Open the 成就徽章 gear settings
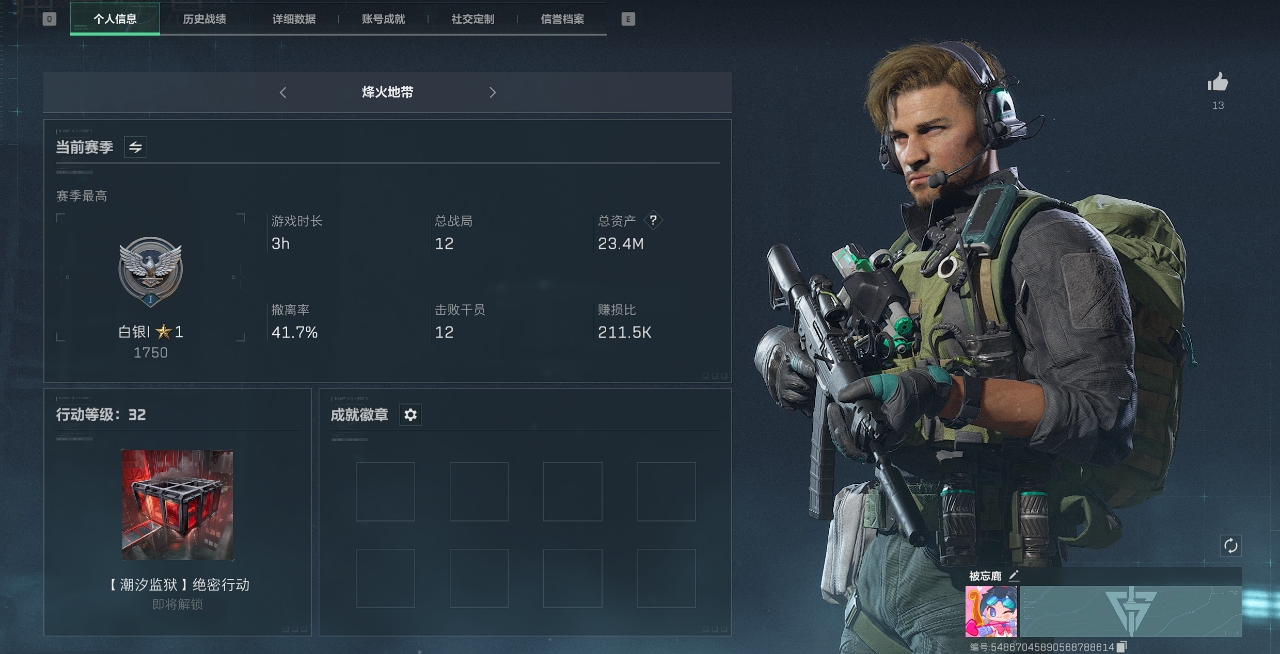Screen dimensions: 1280x654 pyautogui.click(x=410, y=415)
